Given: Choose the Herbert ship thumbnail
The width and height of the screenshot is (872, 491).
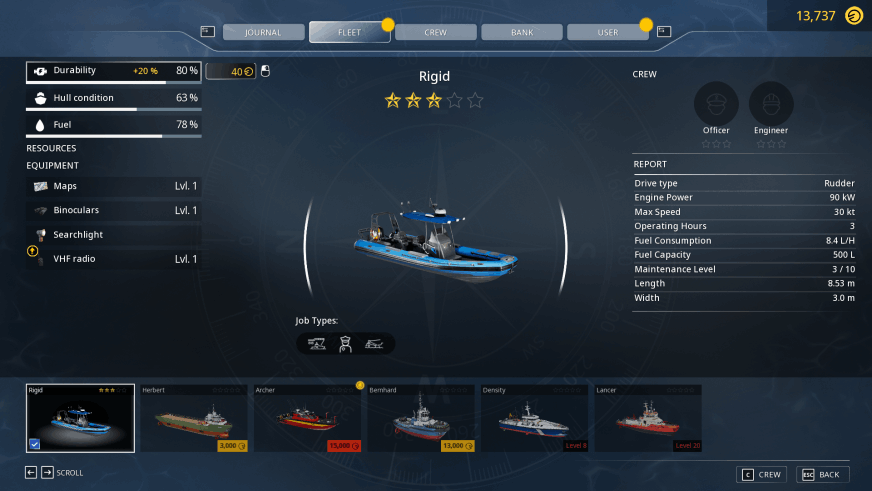Looking at the screenshot, I should [194, 418].
